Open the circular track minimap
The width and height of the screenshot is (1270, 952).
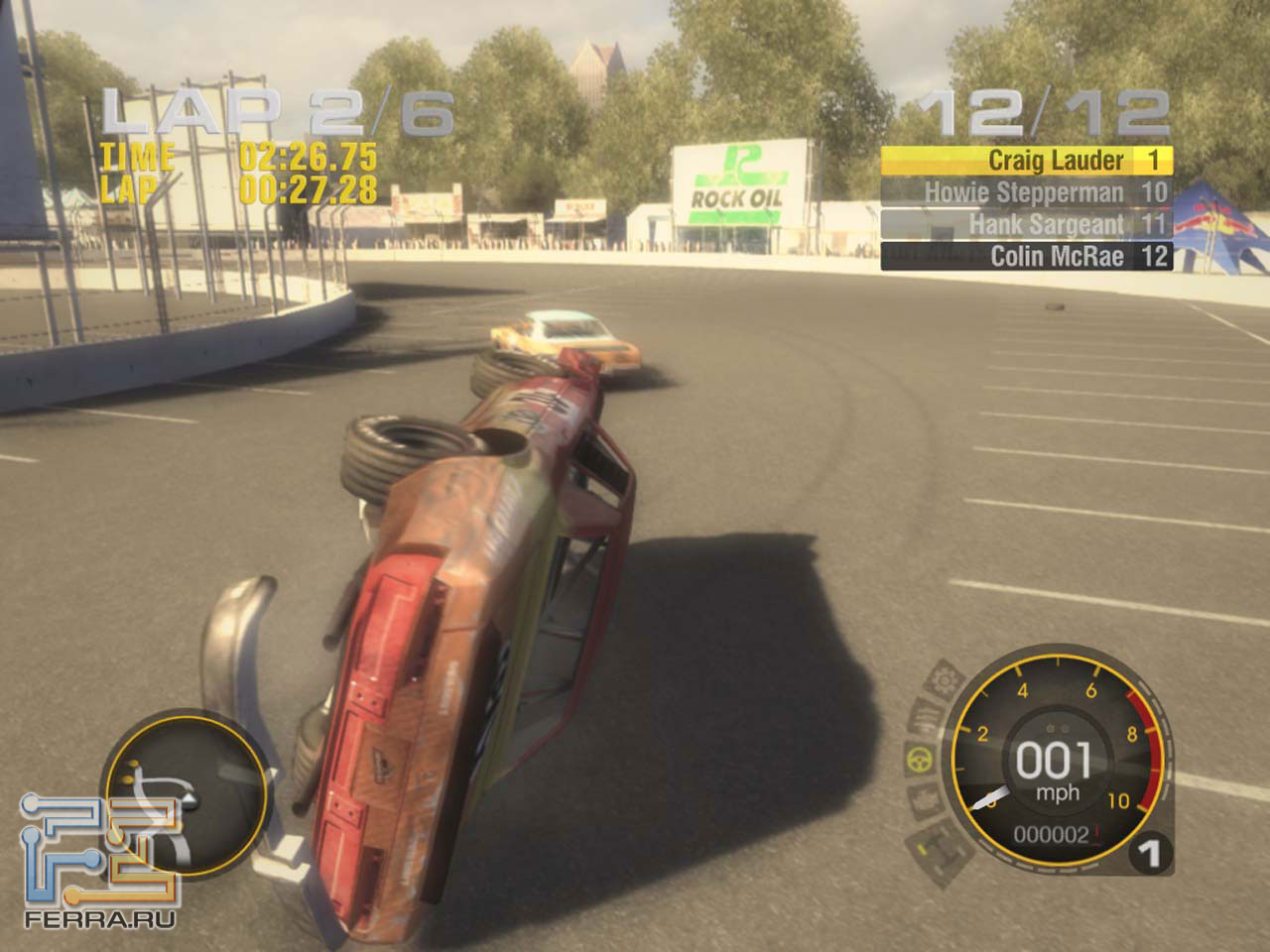(187, 793)
